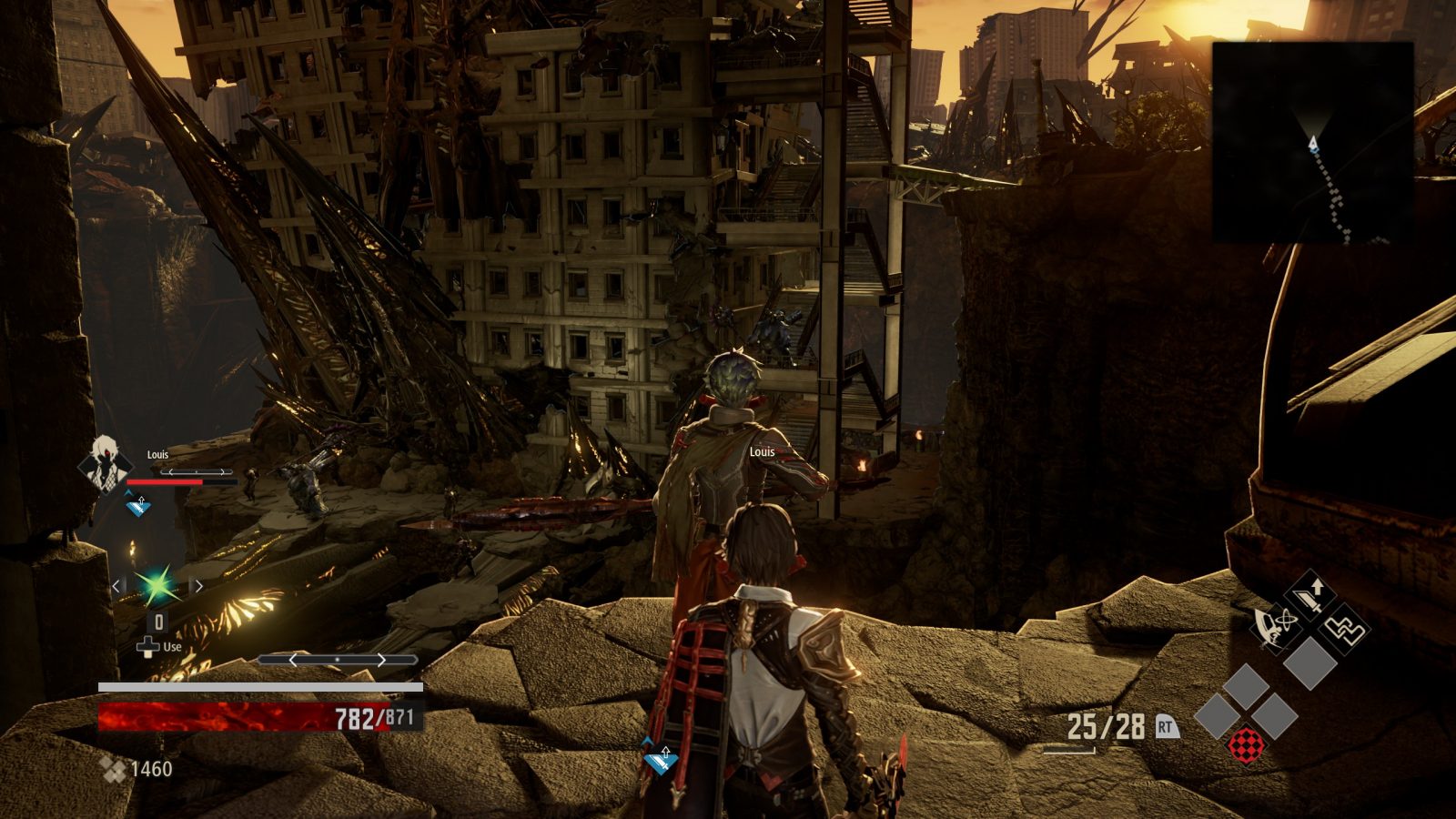1456x819 pixels.
Task: Cycle to the previous quick item
Action: coord(117,586)
